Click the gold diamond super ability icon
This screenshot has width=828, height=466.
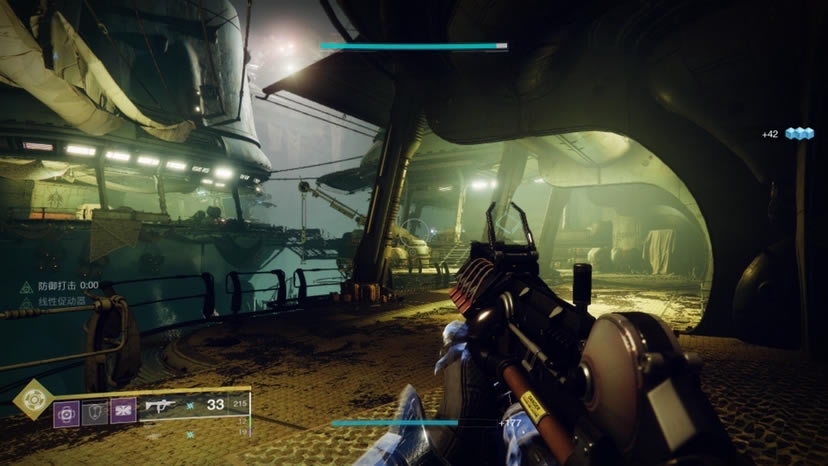(x=33, y=400)
